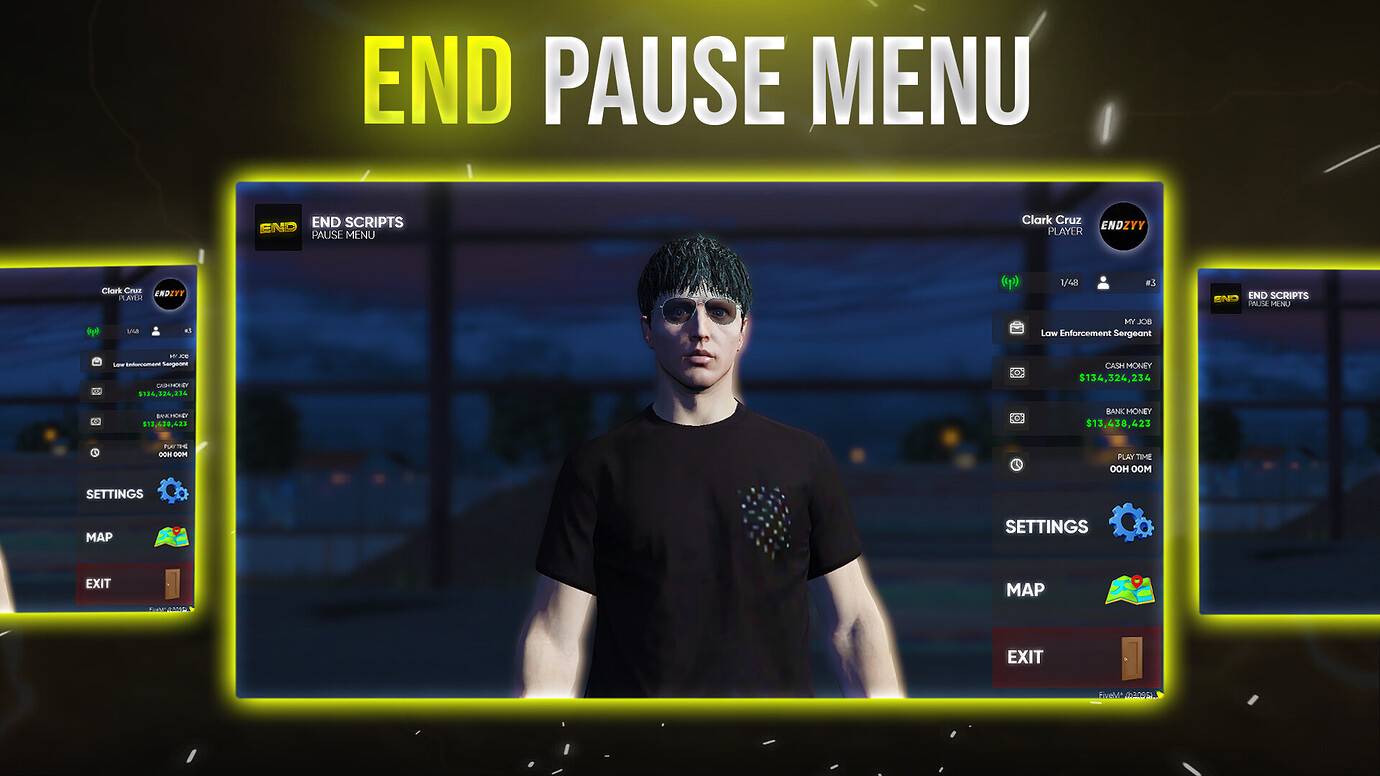Open the blue gears icon next to SETTINGS

coord(1128,523)
